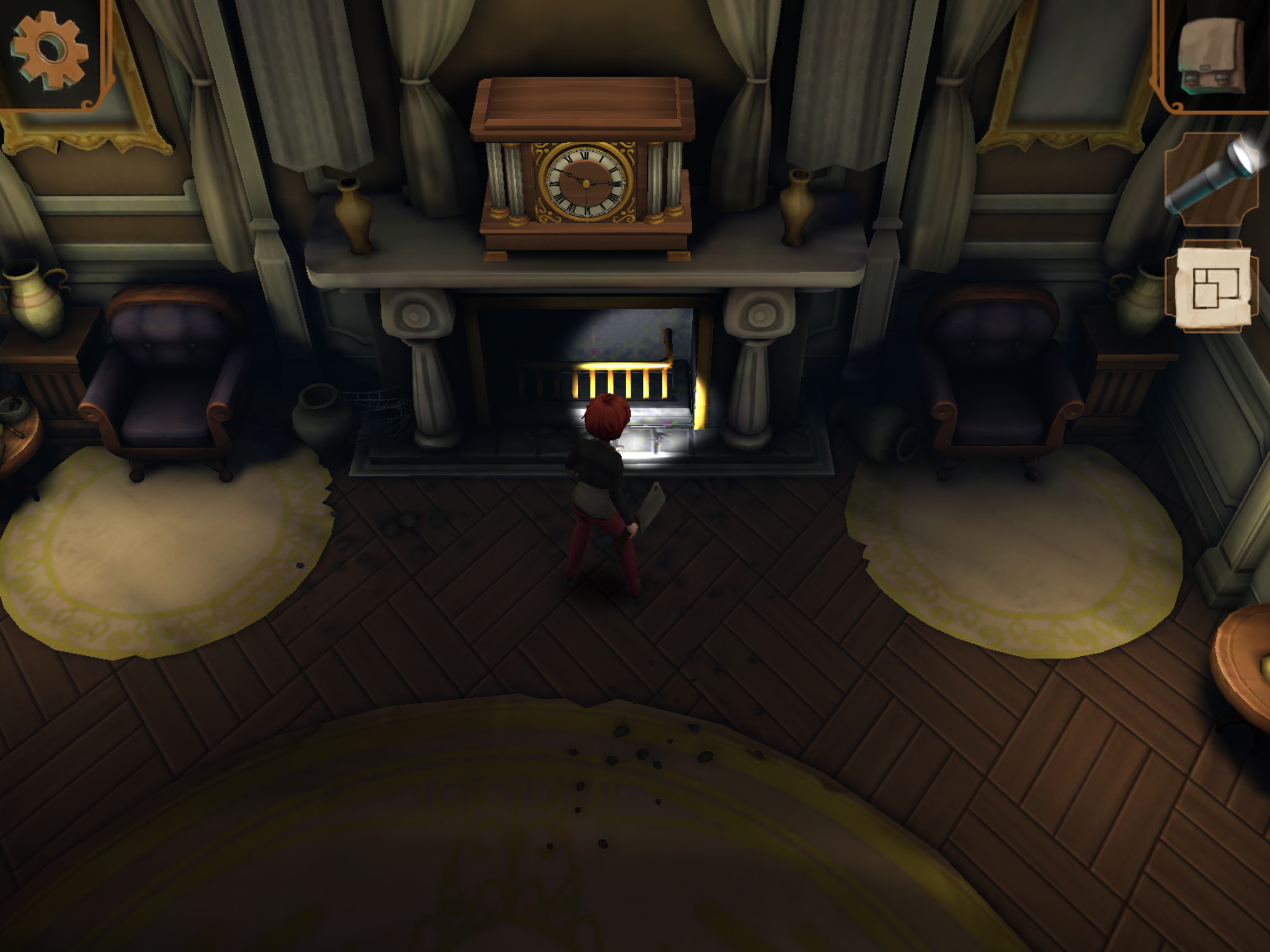Viewport: 1270px width, 952px height.
Task: Open the backpack inventory
Action: click(x=1210, y=55)
